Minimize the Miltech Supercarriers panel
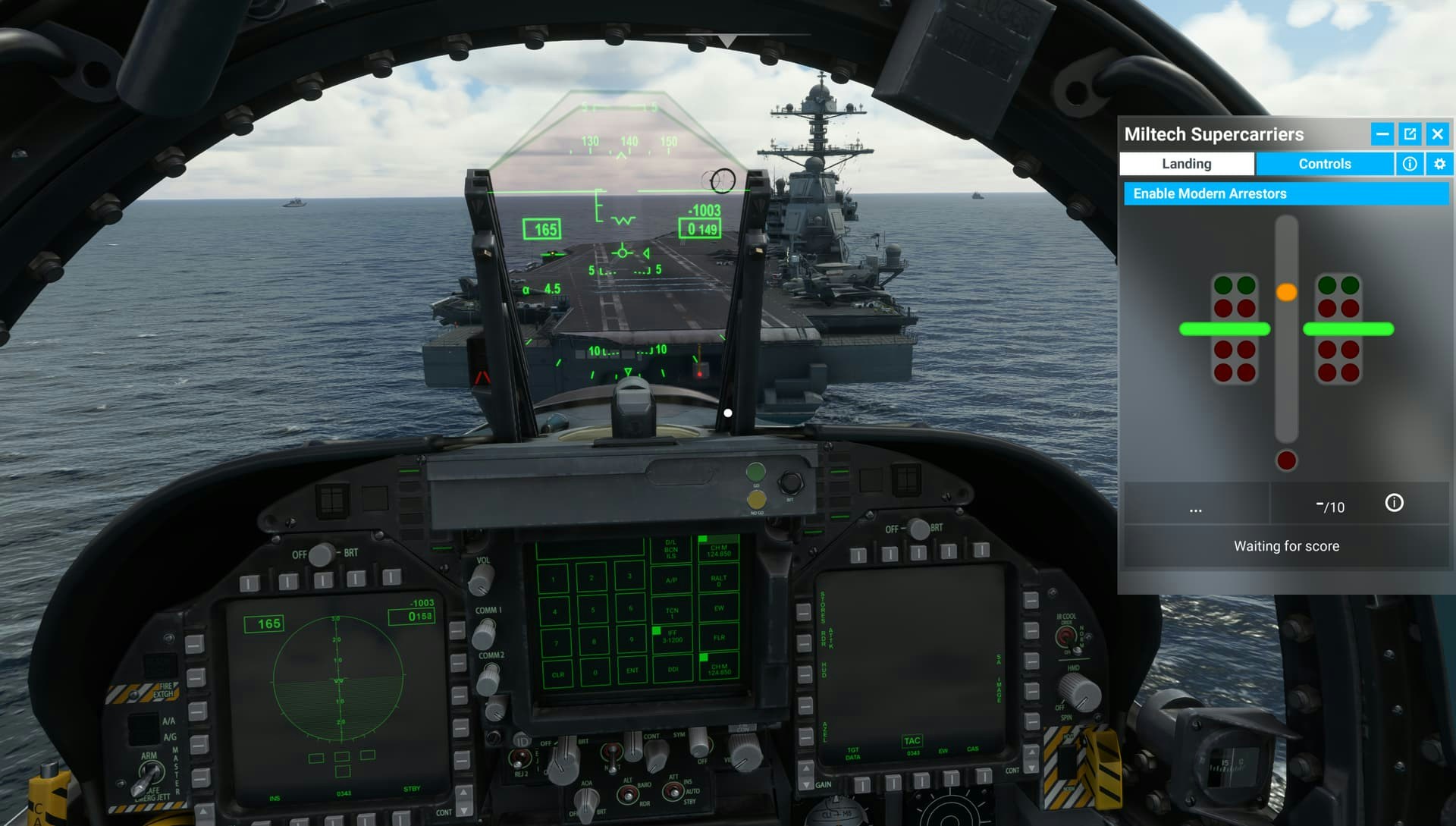 1382,134
